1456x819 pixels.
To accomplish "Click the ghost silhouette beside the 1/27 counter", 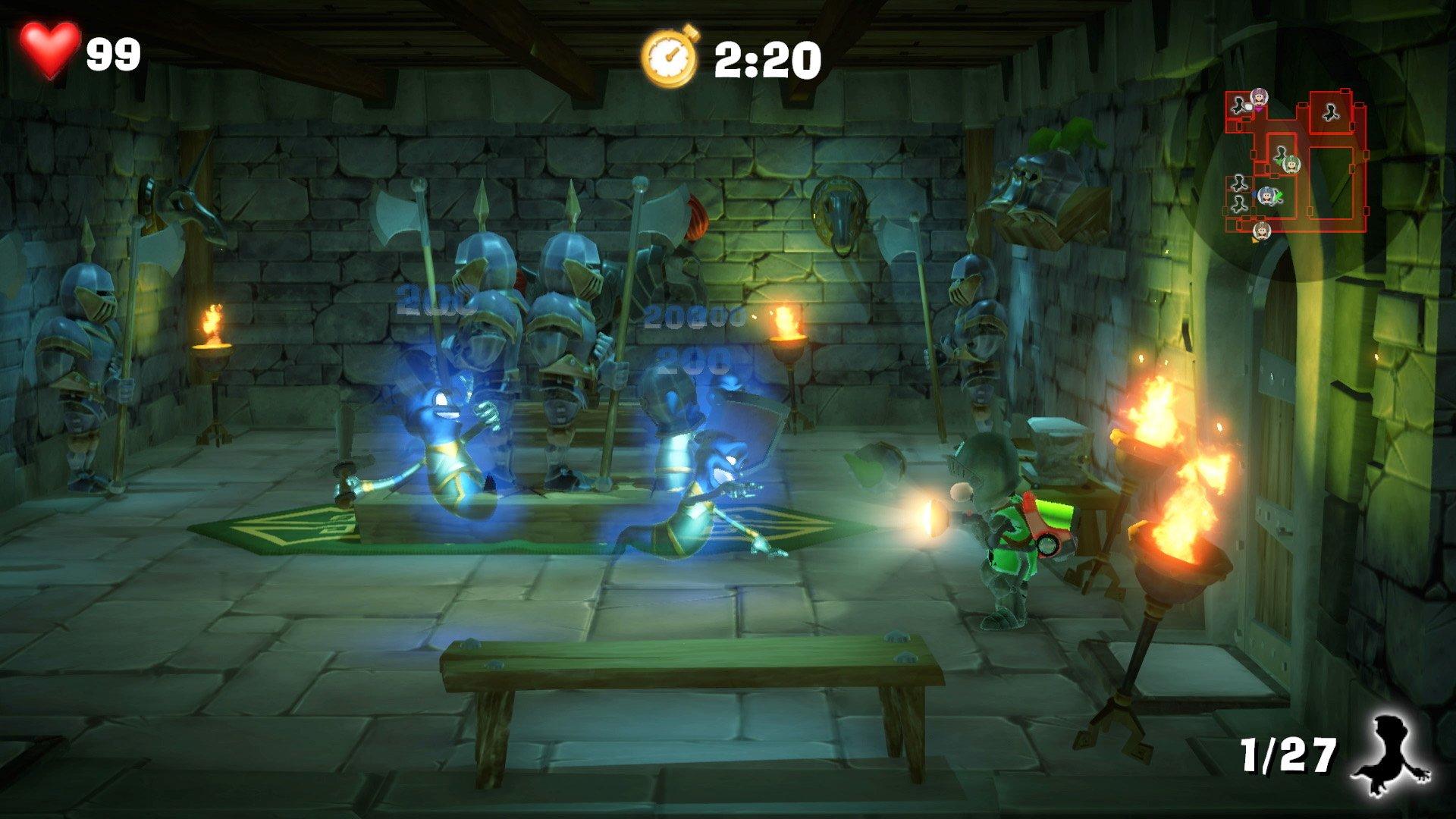I will 1392,754.
